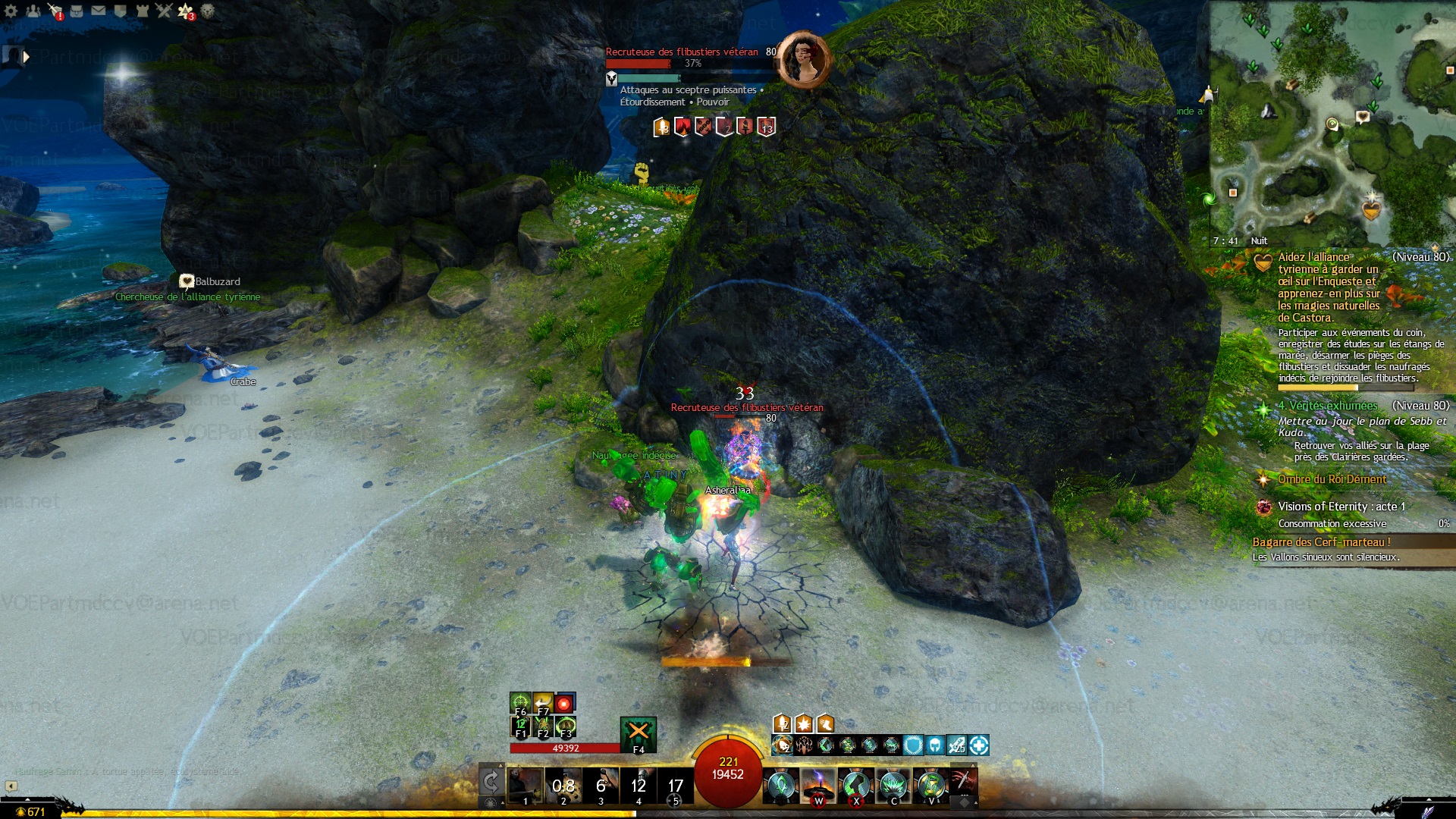Select Visions of Eternity acte 1 tracker

click(1341, 507)
